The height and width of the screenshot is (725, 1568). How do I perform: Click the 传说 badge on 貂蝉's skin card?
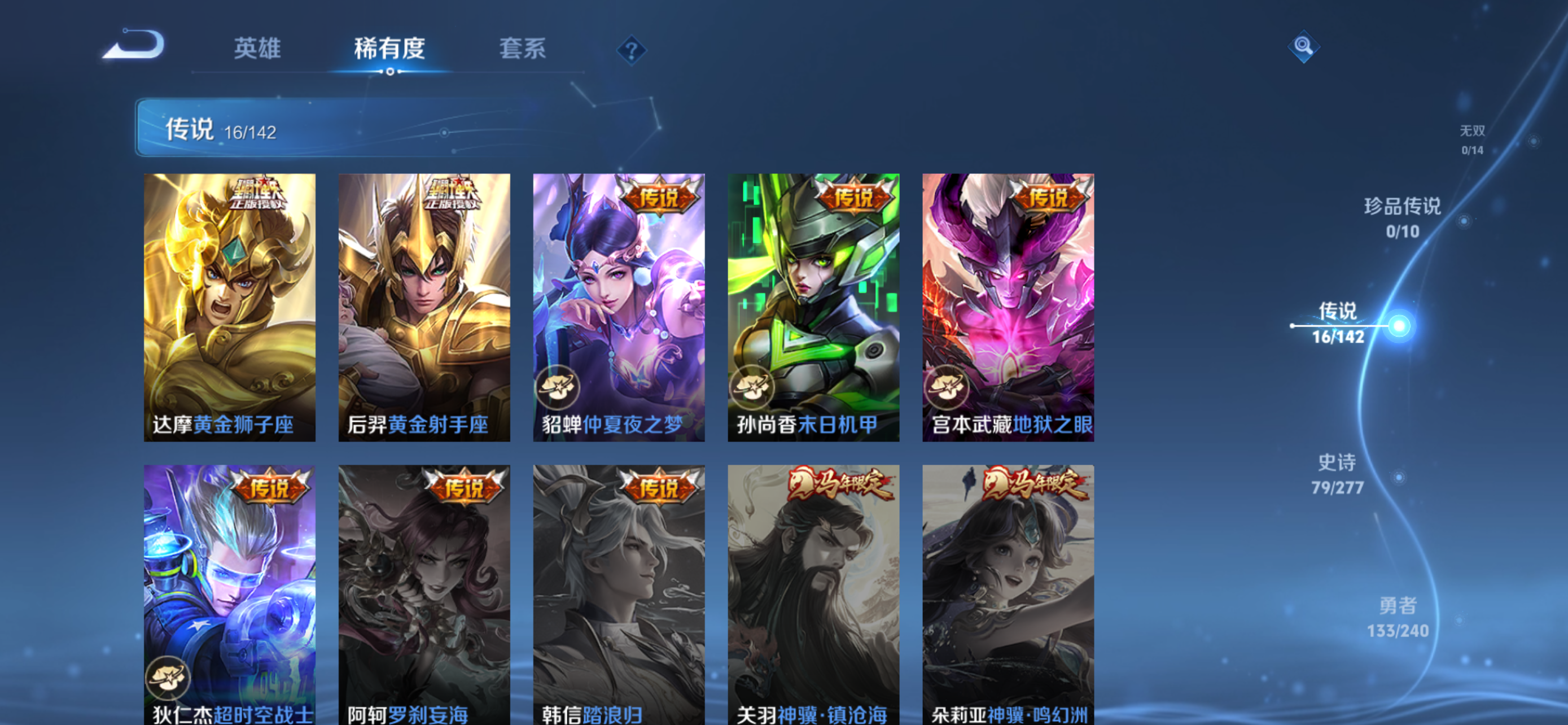660,198
